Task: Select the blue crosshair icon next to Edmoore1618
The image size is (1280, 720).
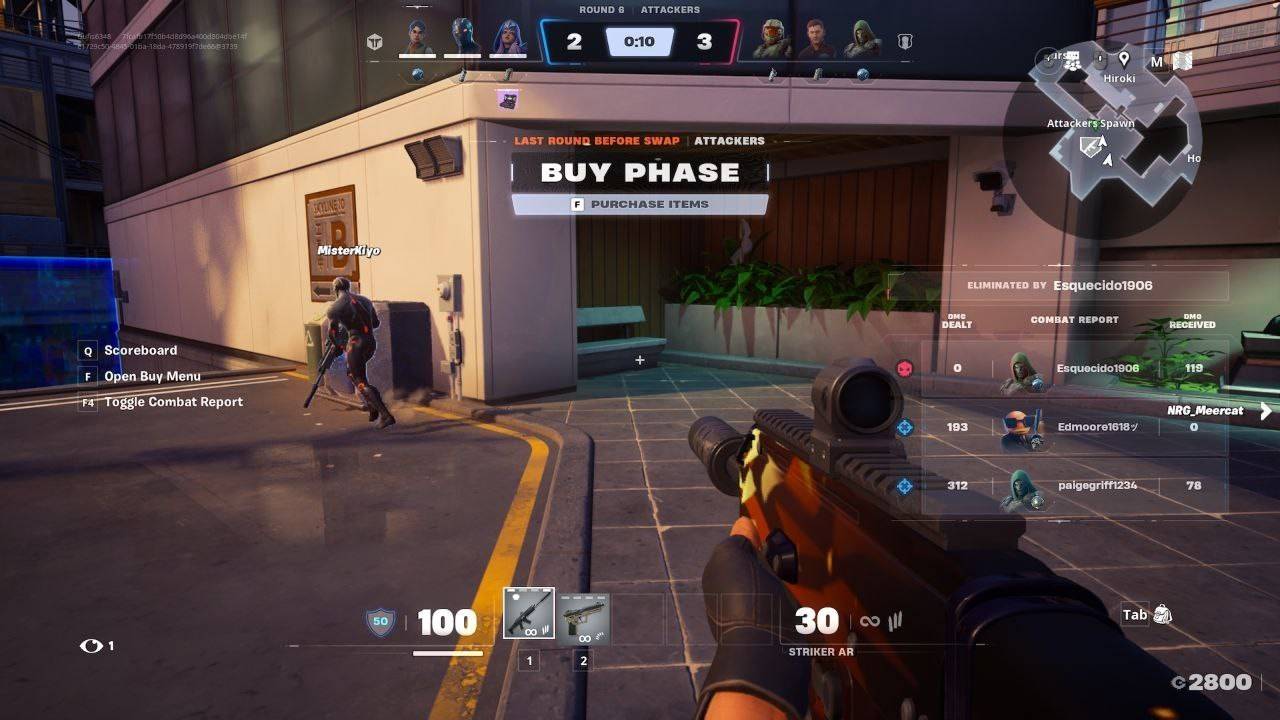Action: 906,426
